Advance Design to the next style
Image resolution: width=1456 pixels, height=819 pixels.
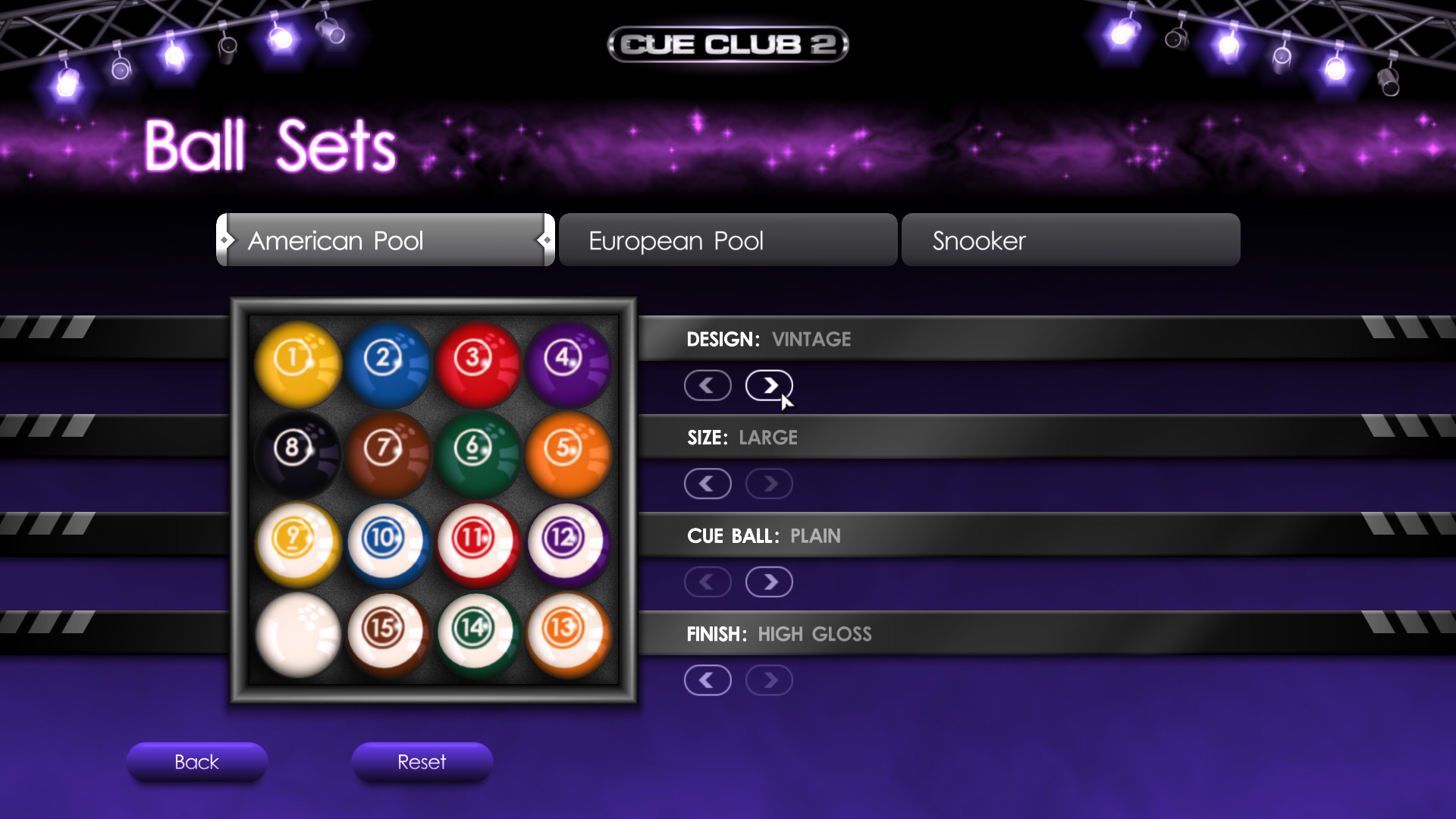coord(769,385)
